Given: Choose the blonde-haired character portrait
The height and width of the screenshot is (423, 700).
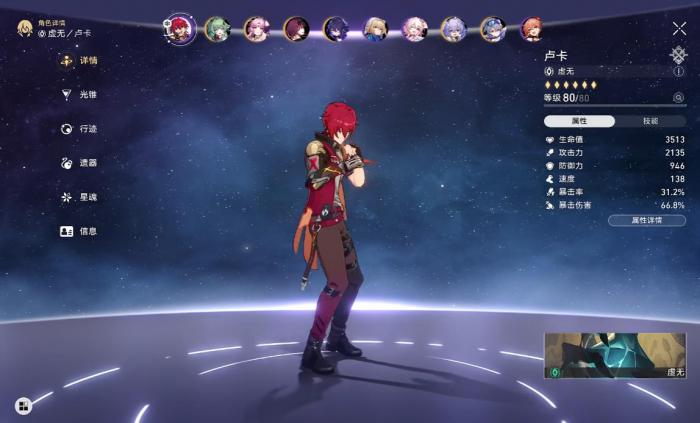Looking at the screenshot, I should (375, 29).
